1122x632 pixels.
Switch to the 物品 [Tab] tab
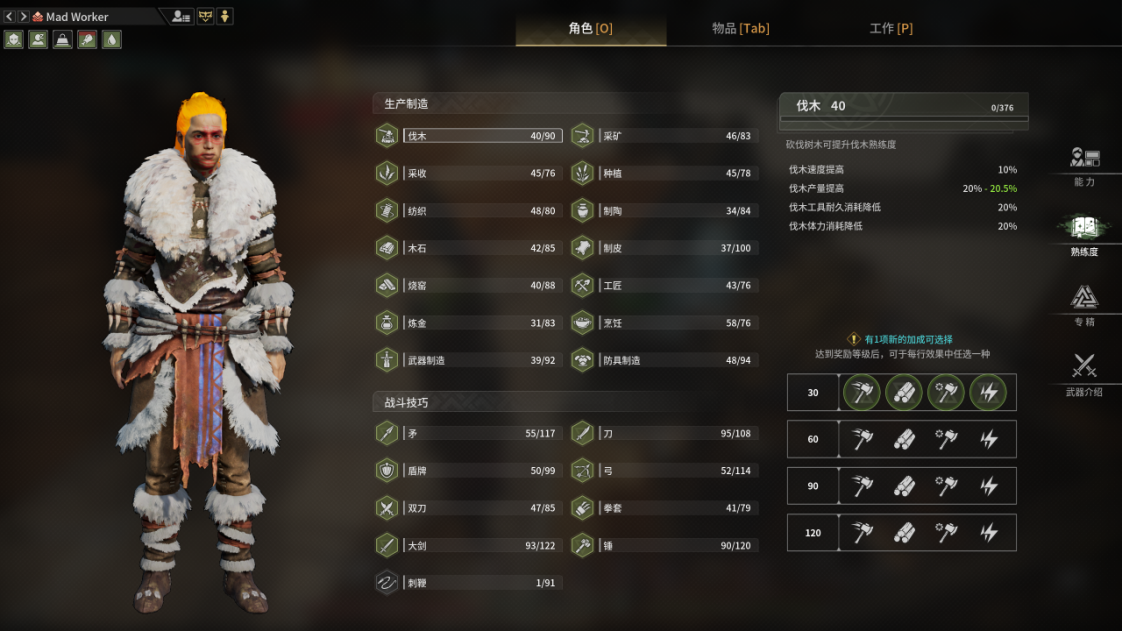click(740, 29)
